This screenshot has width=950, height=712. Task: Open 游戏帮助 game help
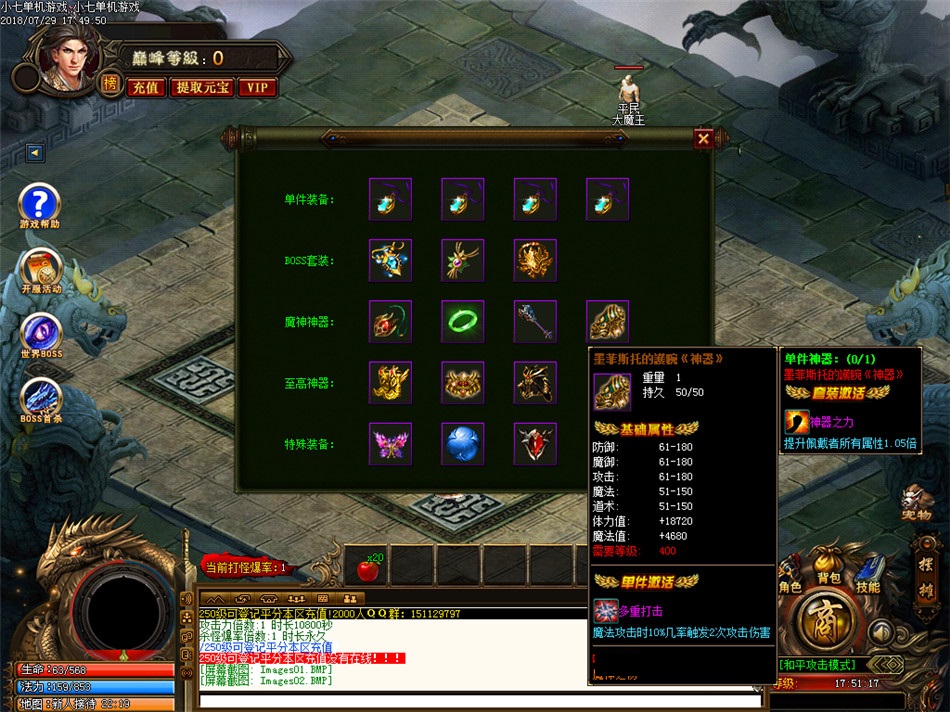(x=40, y=203)
